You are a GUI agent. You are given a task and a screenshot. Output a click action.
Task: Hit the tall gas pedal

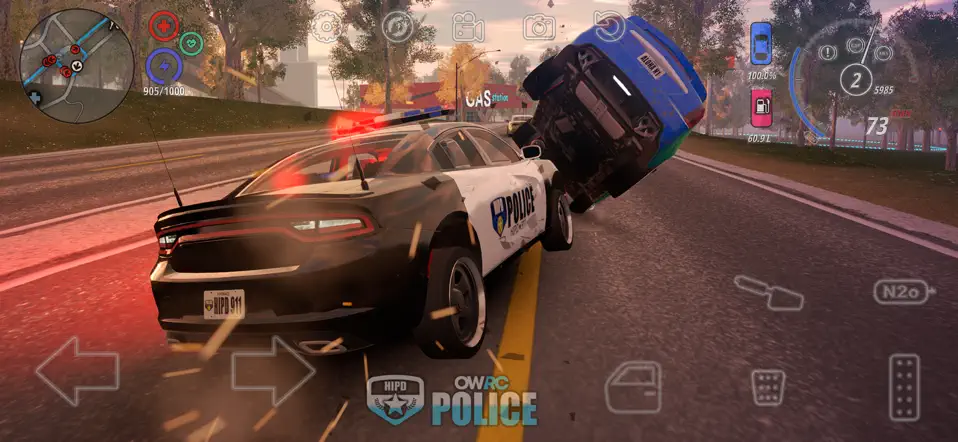pos(904,386)
